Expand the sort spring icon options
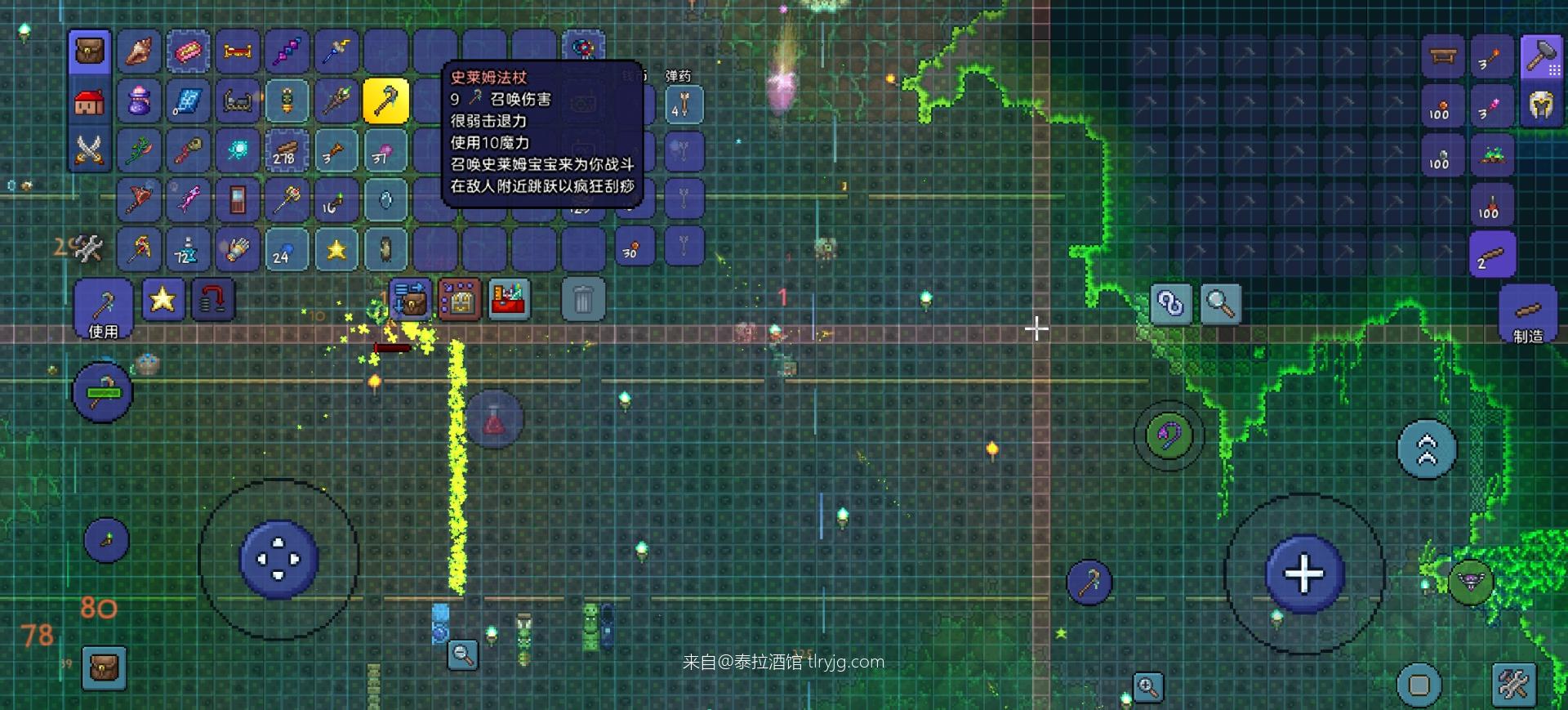 tap(212, 300)
